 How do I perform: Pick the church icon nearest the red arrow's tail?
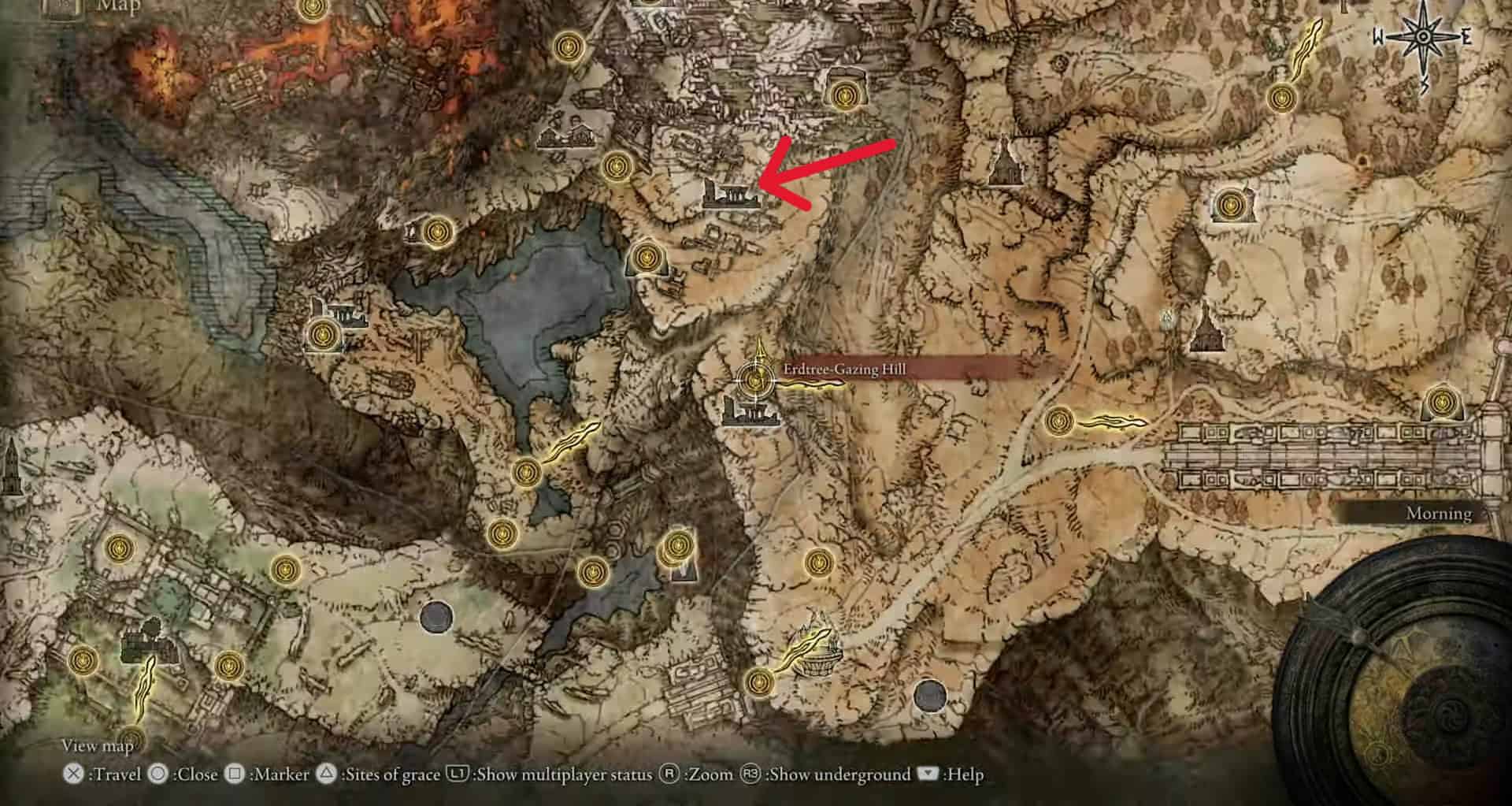pos(1002,161)
